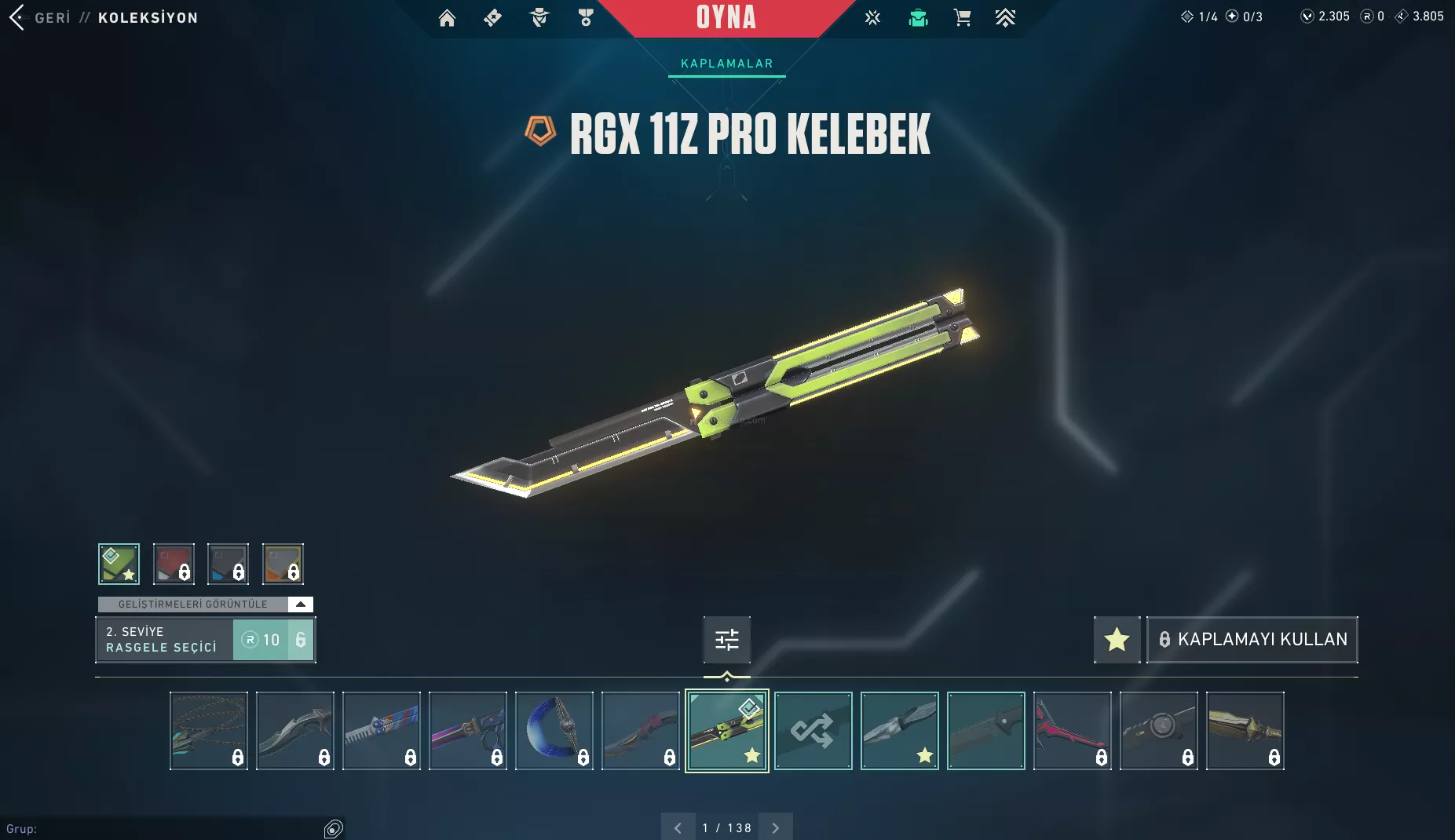Unlock 2. Seviye Rasgele Seçici upgrade

[x=272, y=640]
